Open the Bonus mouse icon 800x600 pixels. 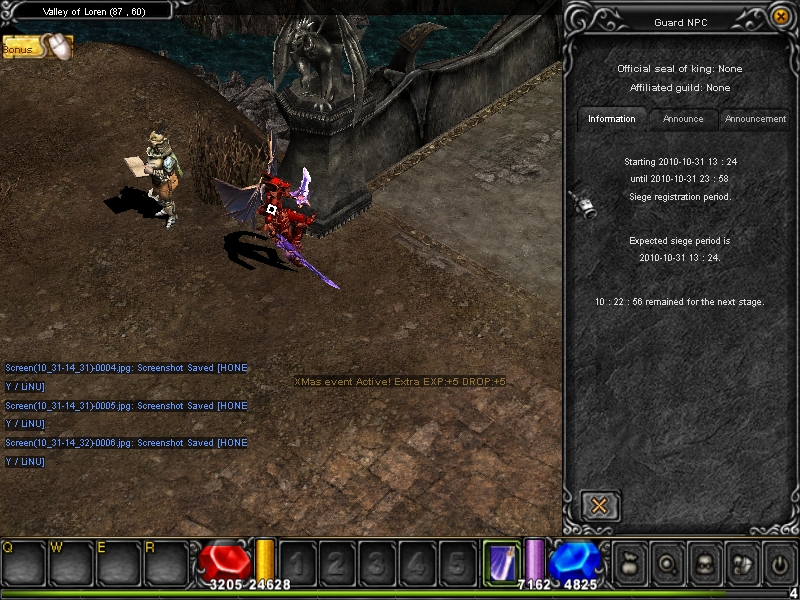[57, 46]
